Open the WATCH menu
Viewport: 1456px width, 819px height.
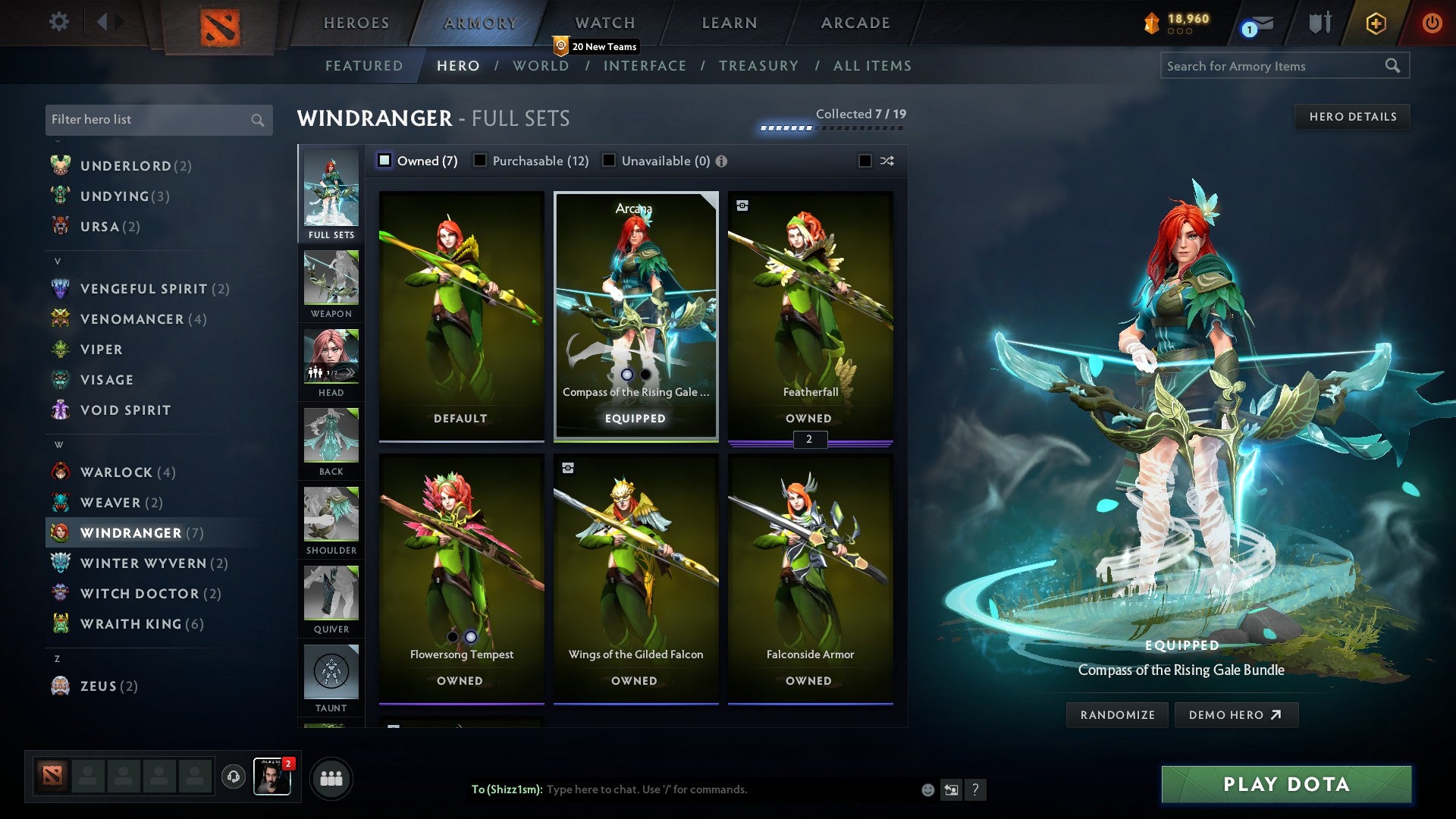pos(604,23)
